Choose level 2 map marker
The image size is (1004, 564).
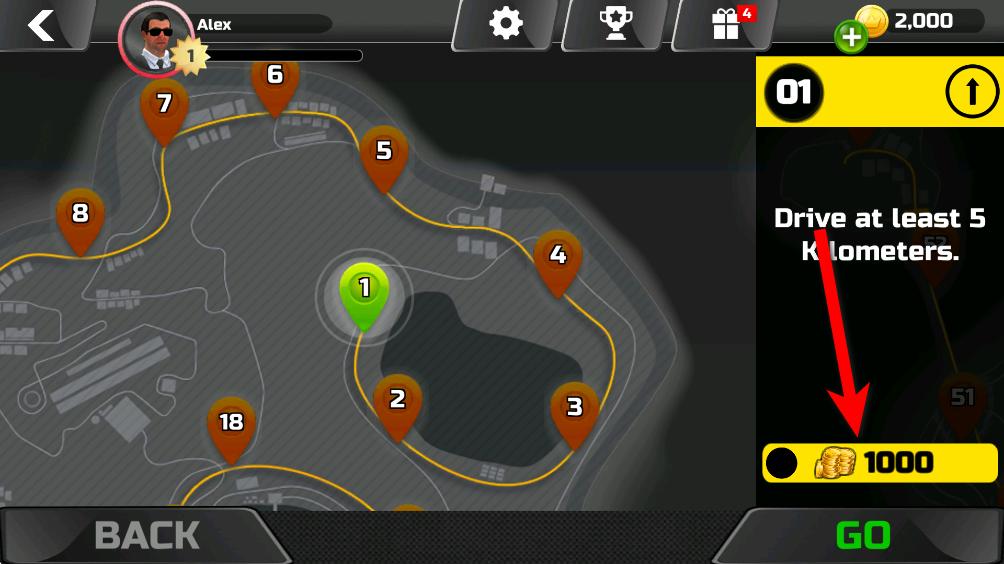click(397, 402)
